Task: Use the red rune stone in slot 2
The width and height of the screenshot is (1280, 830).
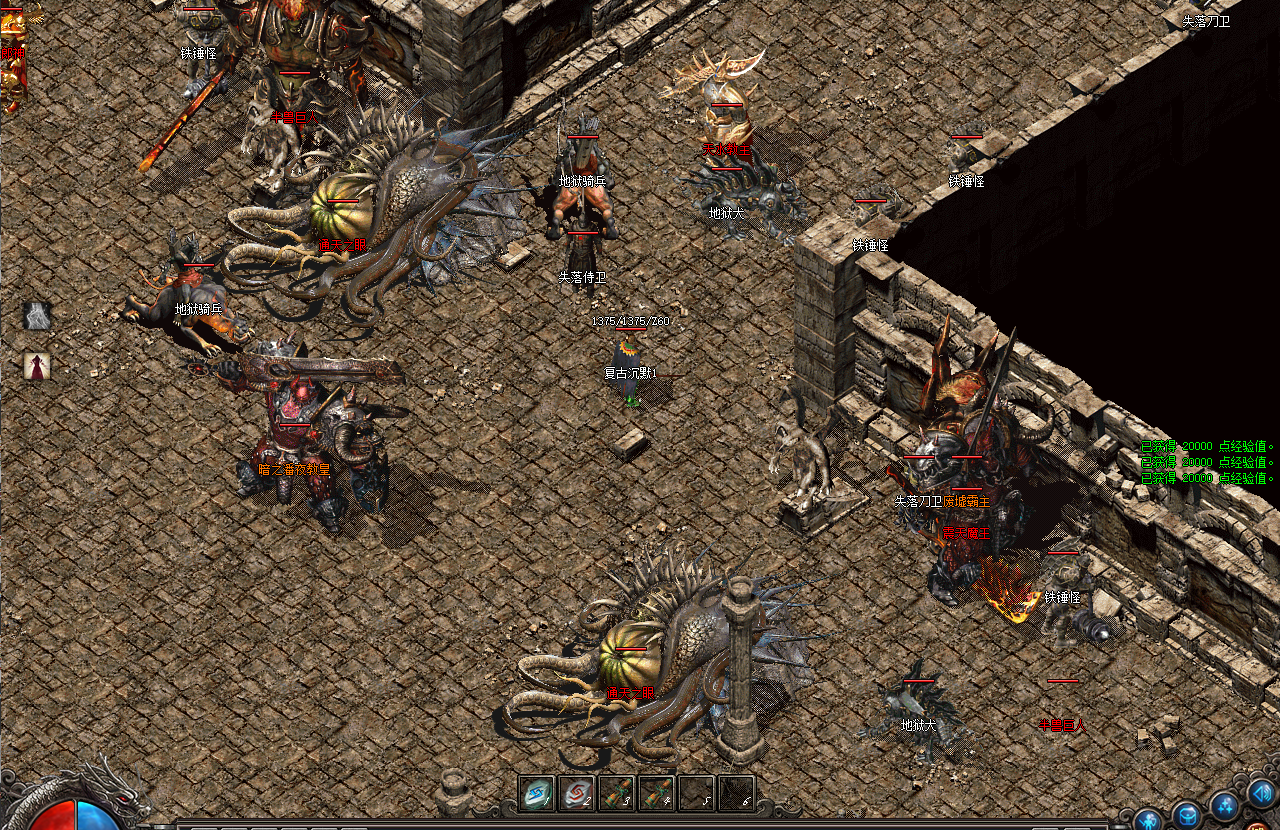Action: click(577, 793)
